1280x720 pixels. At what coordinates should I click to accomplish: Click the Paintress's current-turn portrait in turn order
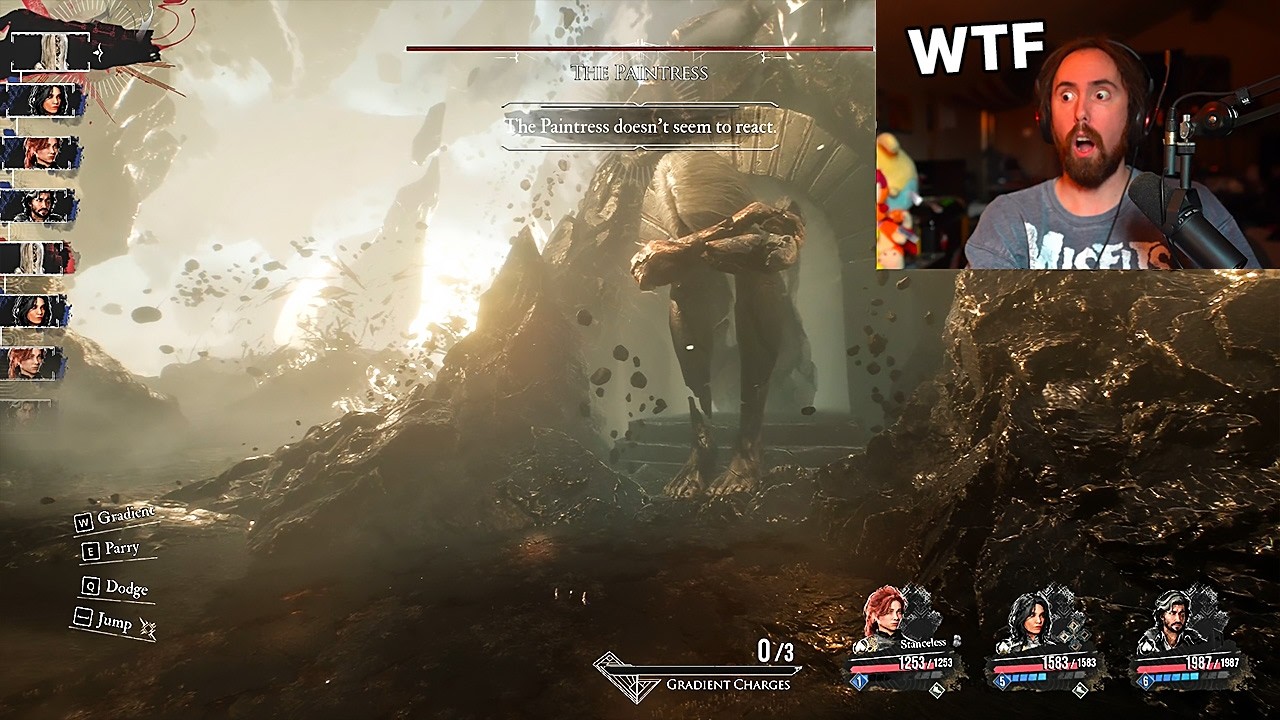coord(52,50)
